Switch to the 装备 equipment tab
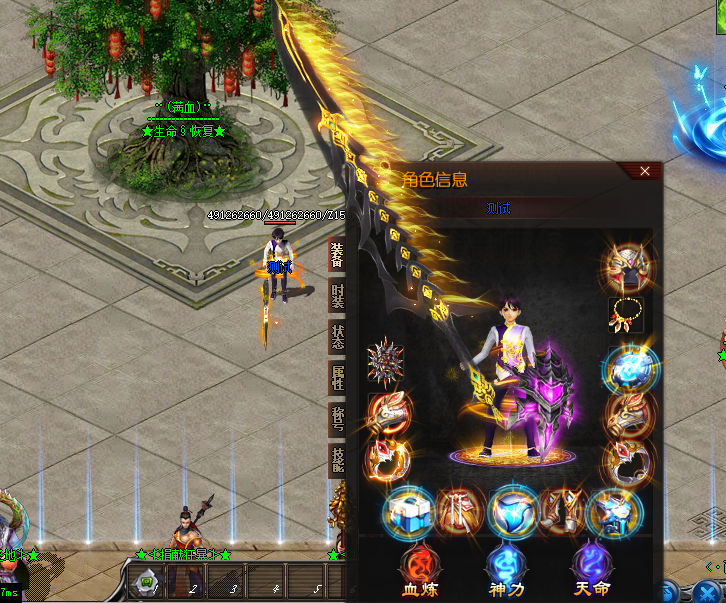Screen dimensions: 726x603 coord(337,256)
